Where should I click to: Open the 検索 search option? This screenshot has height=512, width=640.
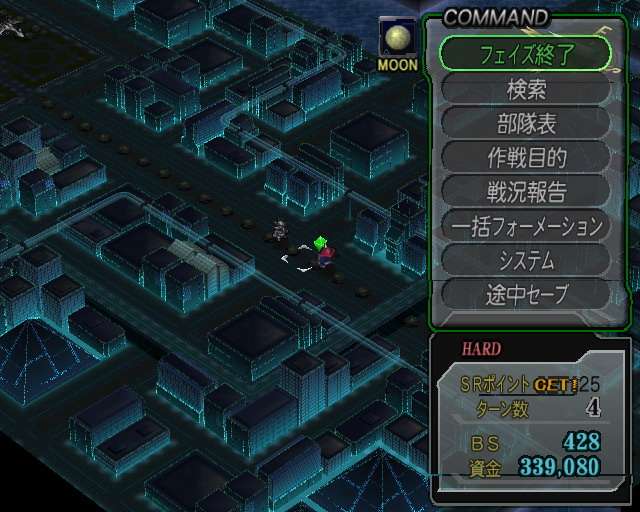tap(525, 89)
